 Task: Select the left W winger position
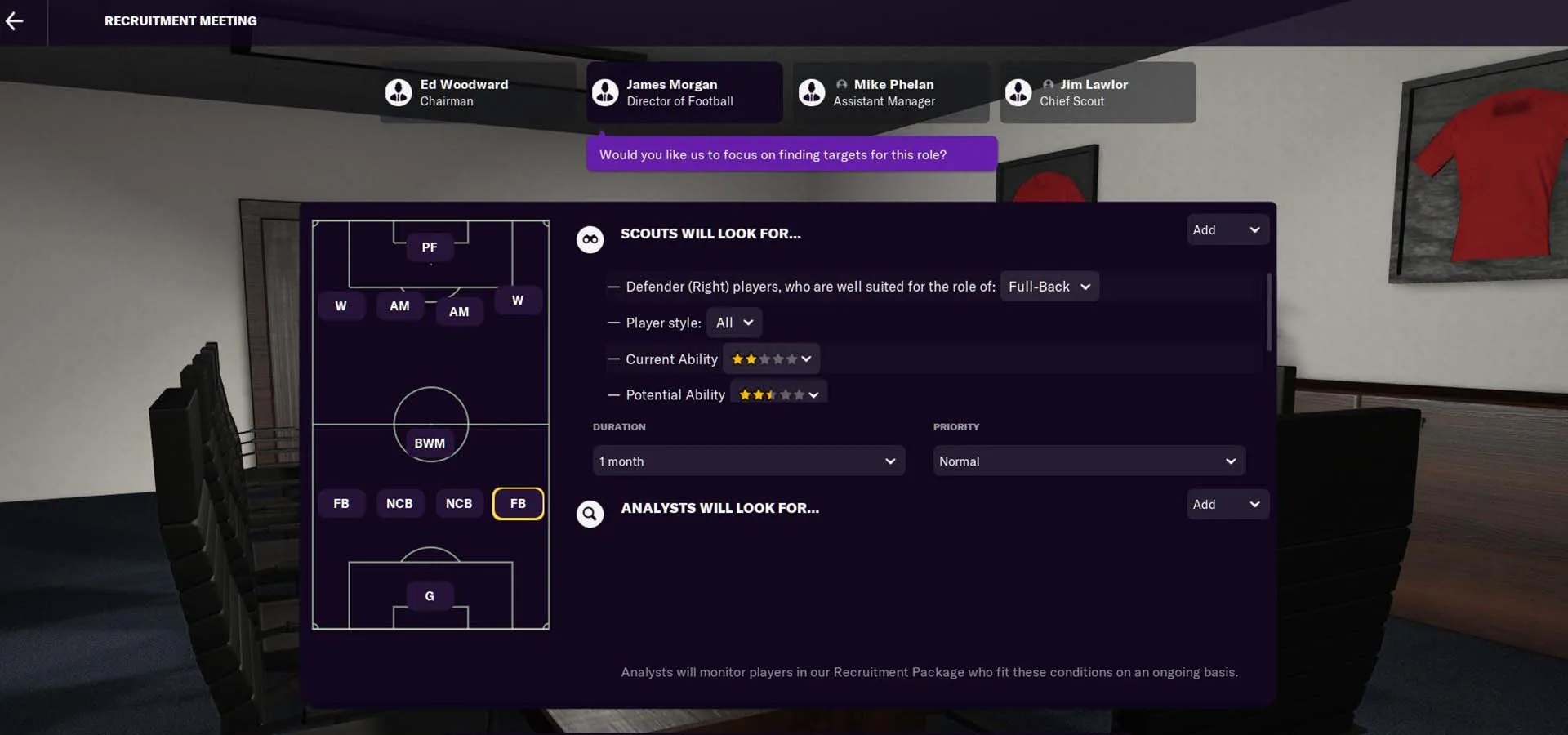[341, 305]
